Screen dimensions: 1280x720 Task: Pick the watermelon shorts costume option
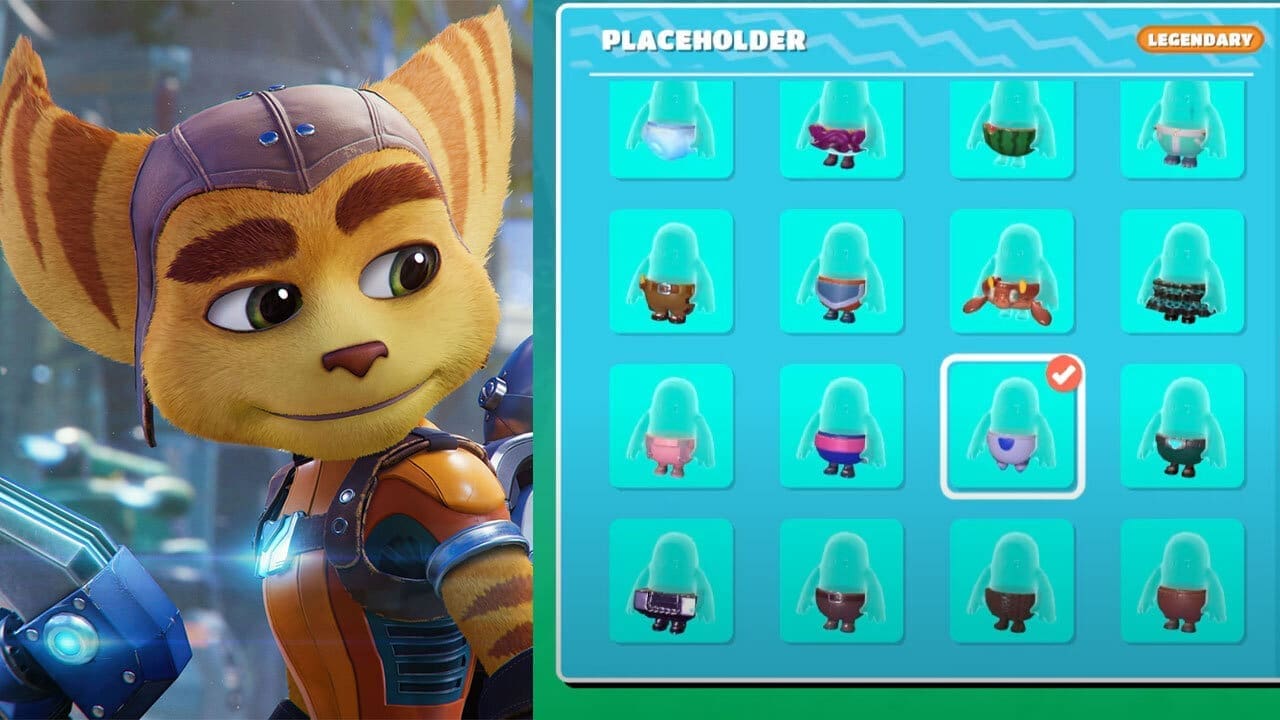pyautogui.click(x=1011, y=130)
